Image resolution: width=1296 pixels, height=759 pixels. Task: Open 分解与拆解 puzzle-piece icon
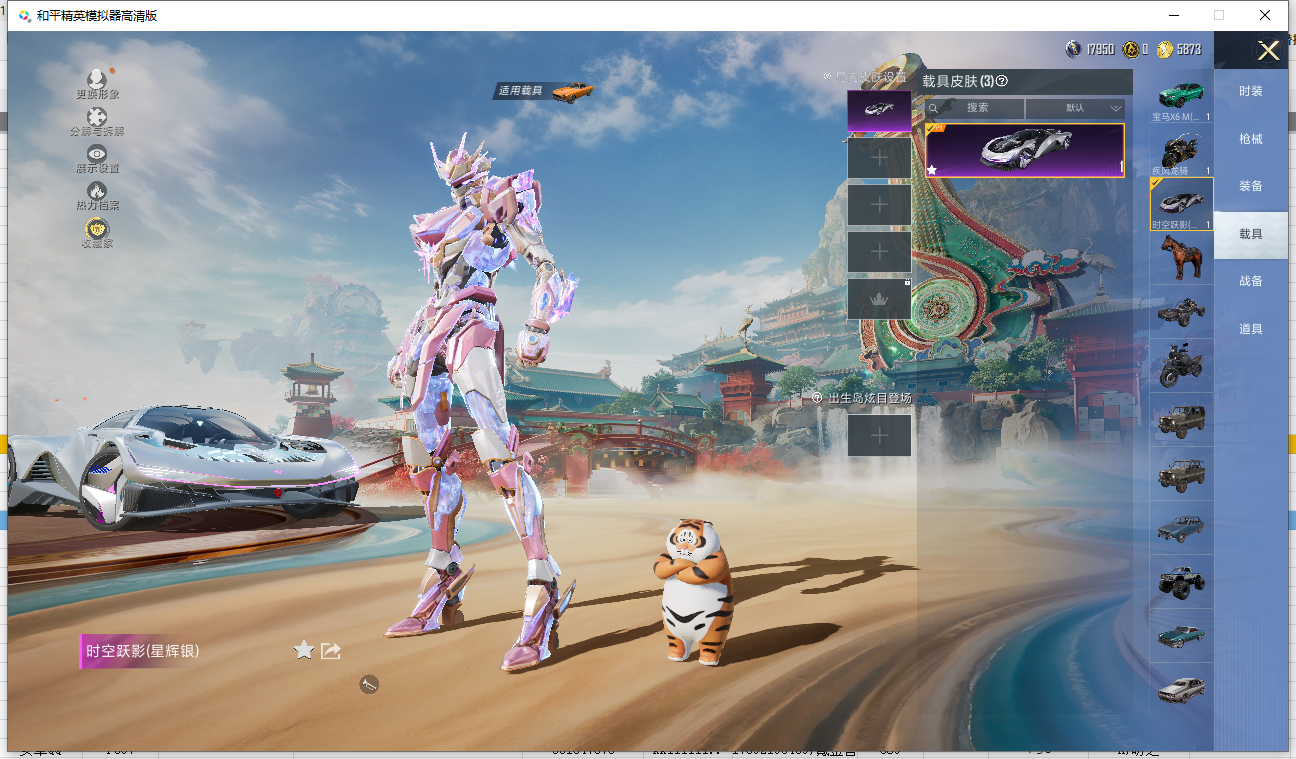coord(97,118)
